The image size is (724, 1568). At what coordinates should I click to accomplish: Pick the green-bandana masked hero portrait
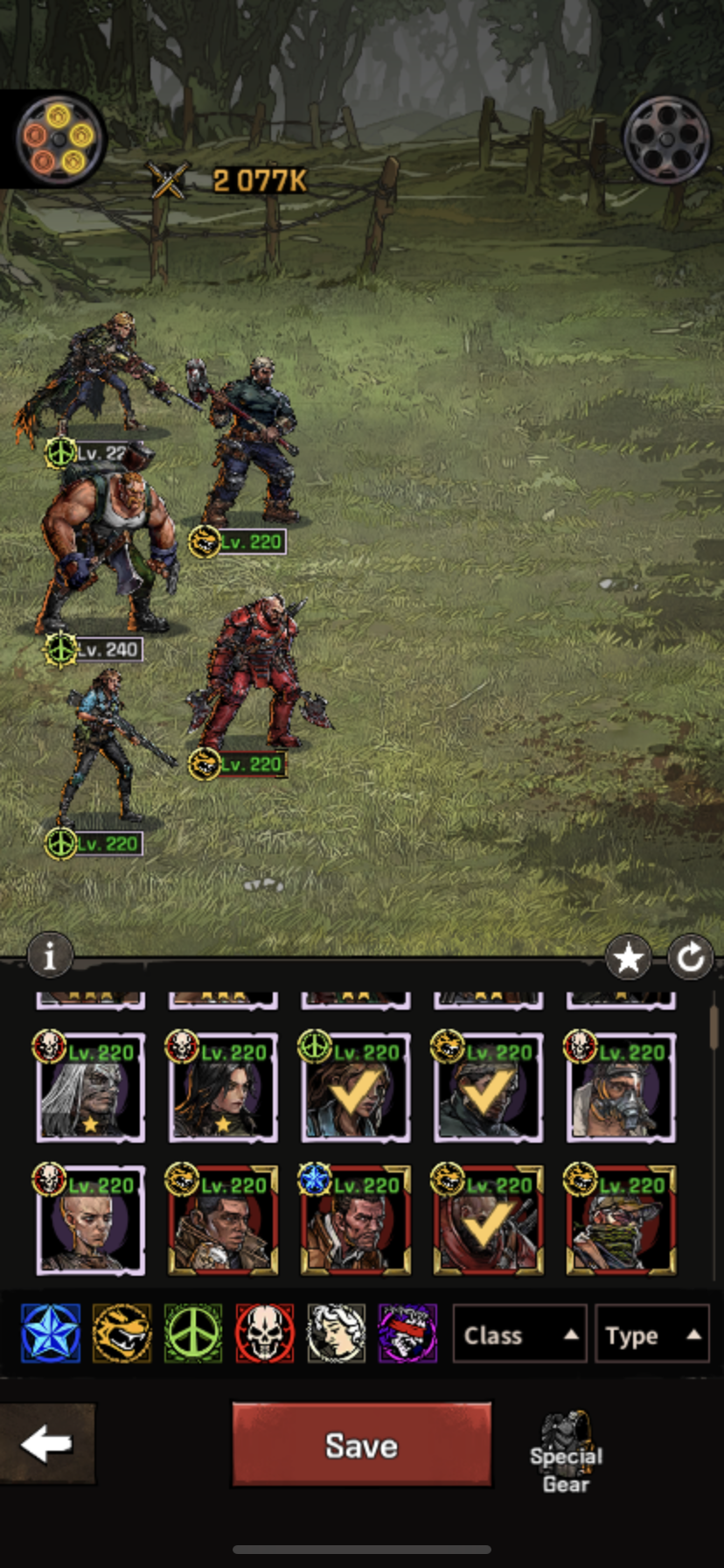coord(621,1221)
